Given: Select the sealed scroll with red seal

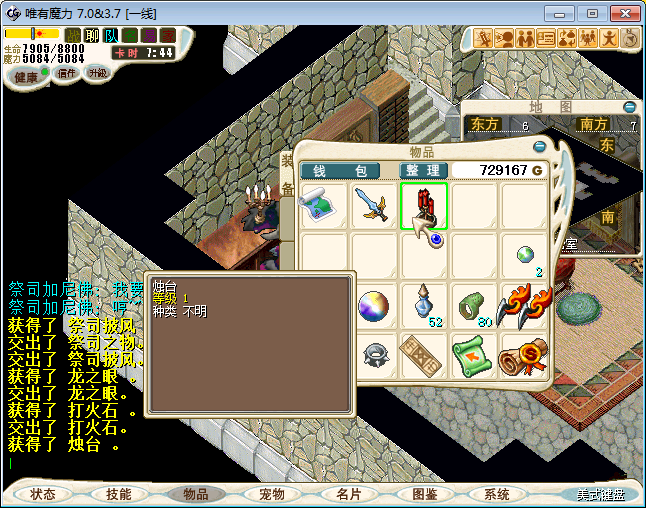Looking at the screenshot, I should pyautogui.click(x=524, y=354).
